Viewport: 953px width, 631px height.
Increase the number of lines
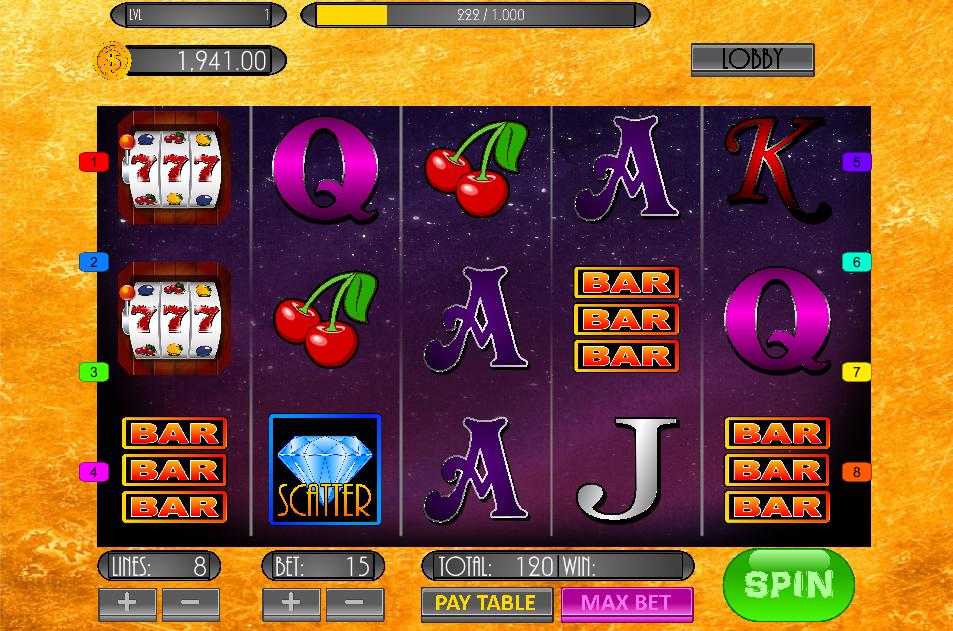pyautogui.click(x=127, y=603)
